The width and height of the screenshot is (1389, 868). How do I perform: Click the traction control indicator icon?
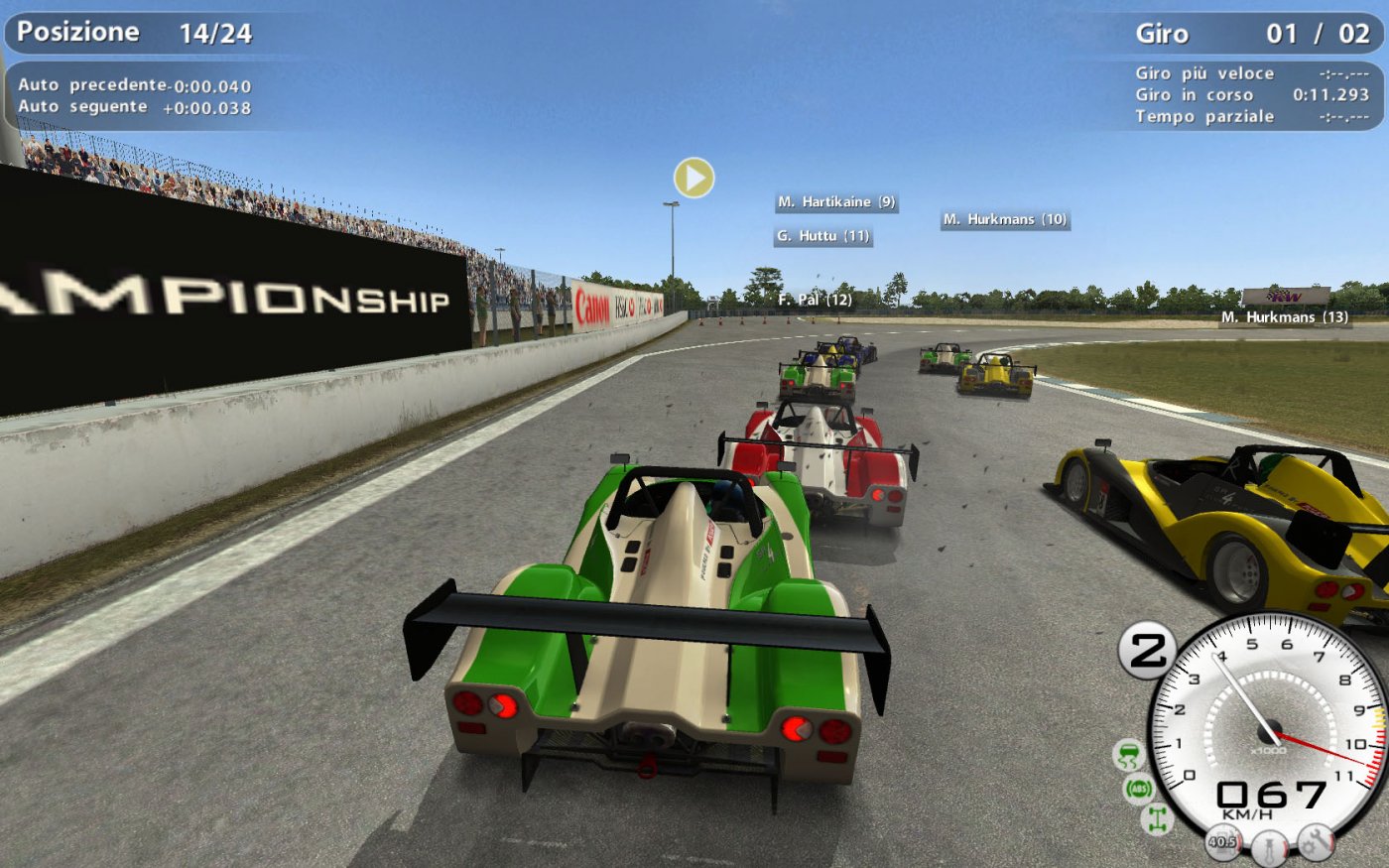pyautogui.click(x=1129, y=754)
